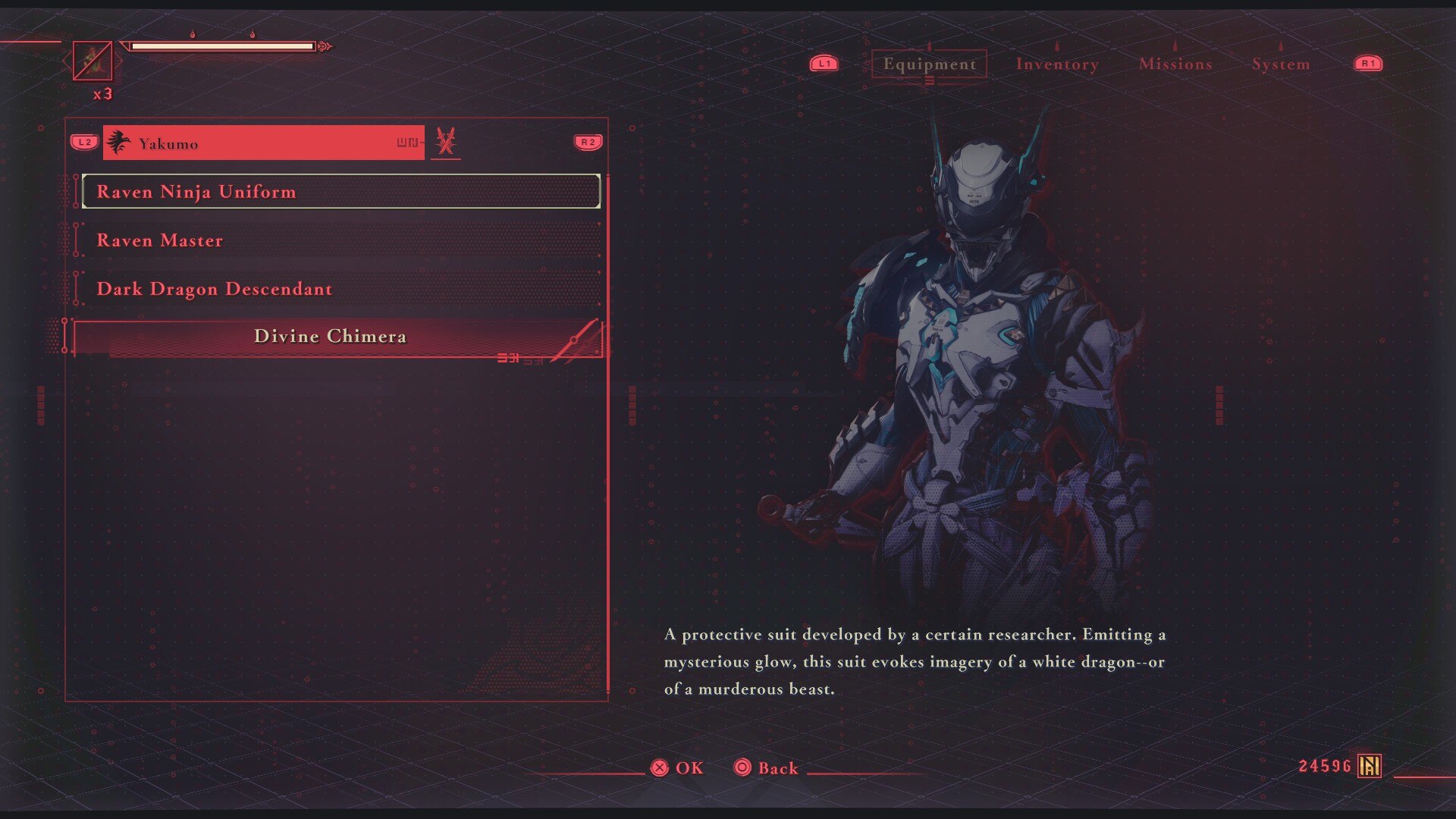This screenshot has height=819, width=1456.
Task: Go to the Missions tab
Action: [1175, 64]
